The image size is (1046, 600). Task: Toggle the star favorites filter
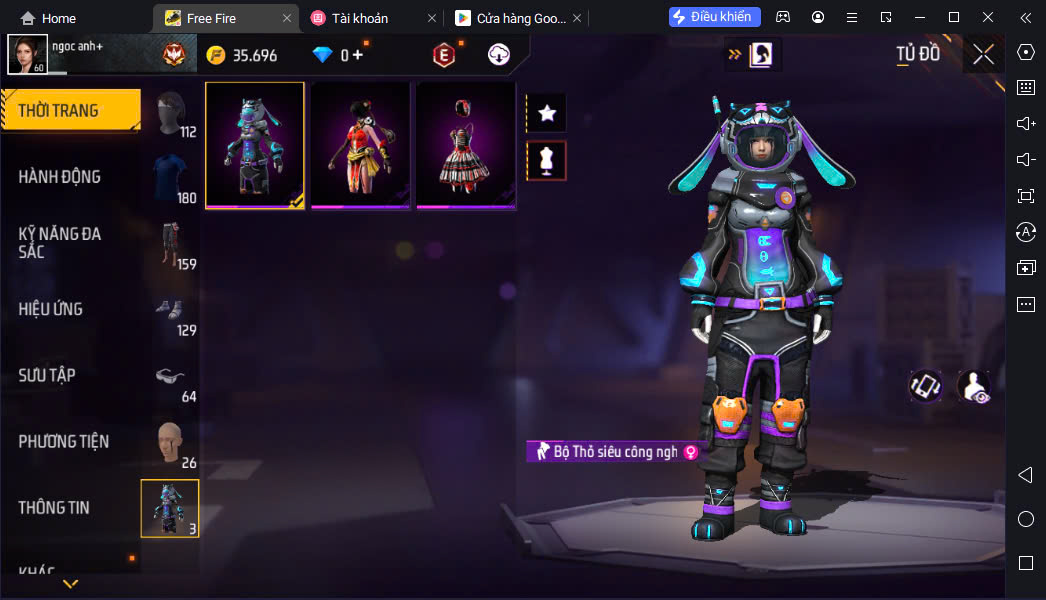pos(547,113)
